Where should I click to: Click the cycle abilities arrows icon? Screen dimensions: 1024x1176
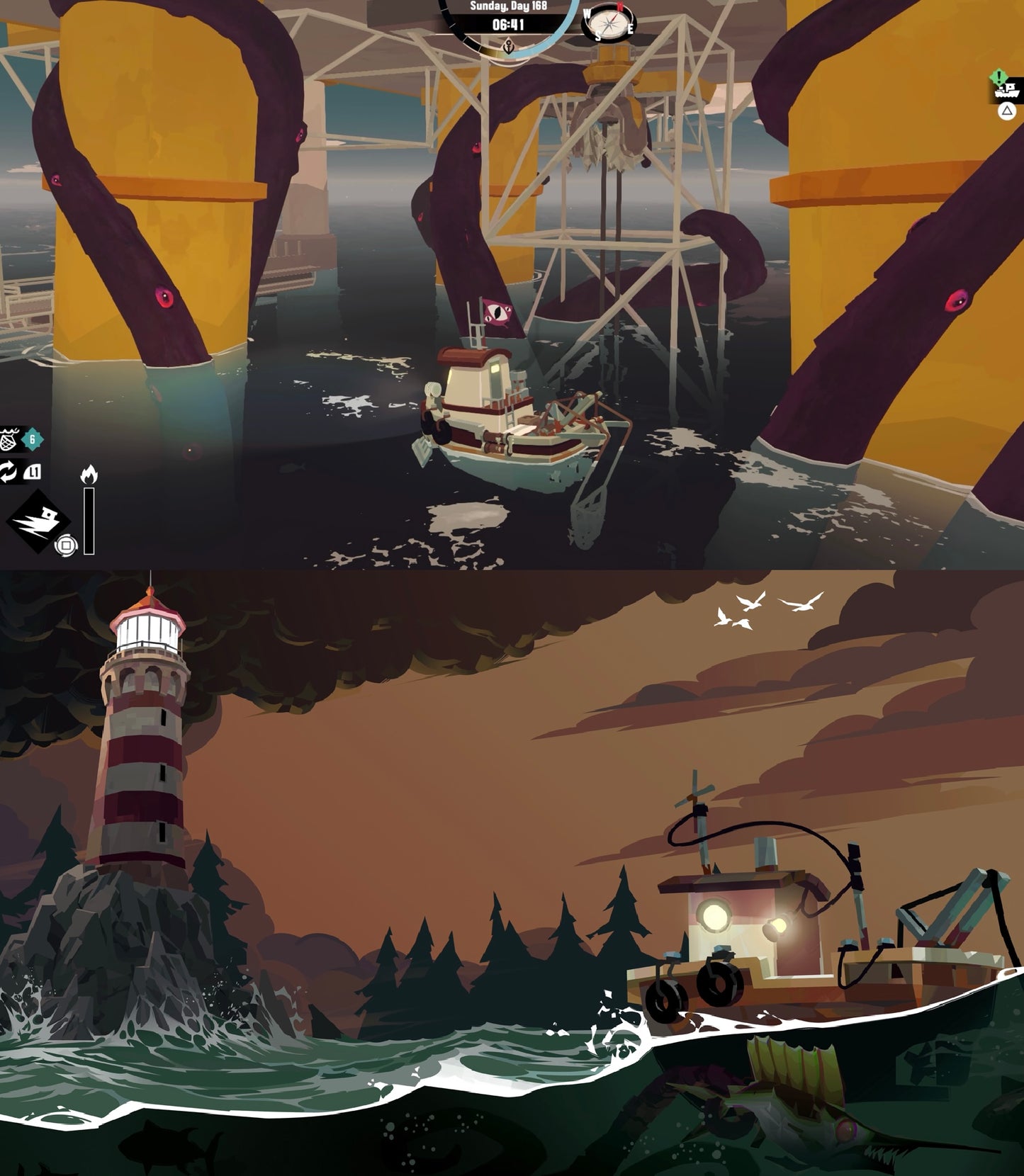[x=9, y=471]
